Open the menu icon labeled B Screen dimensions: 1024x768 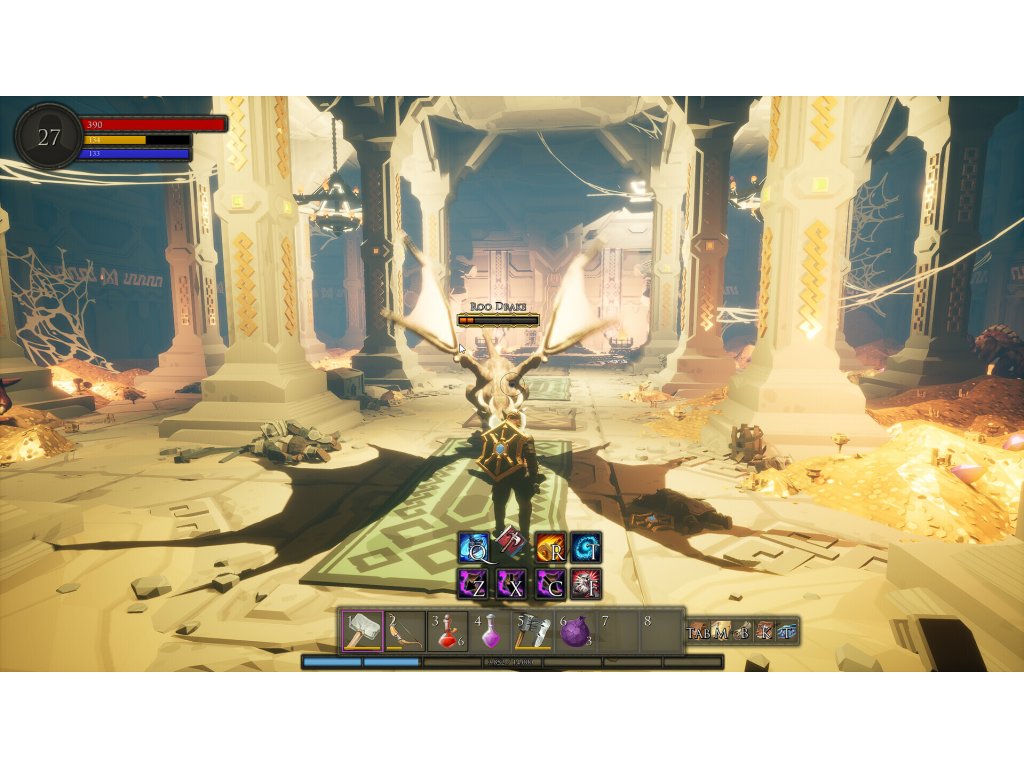coord(743,631)
